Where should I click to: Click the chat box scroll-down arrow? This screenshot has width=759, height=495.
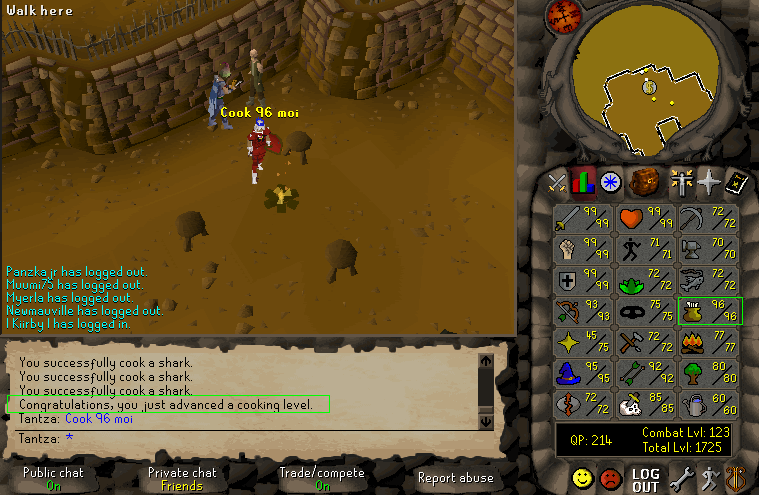(487, 421)
